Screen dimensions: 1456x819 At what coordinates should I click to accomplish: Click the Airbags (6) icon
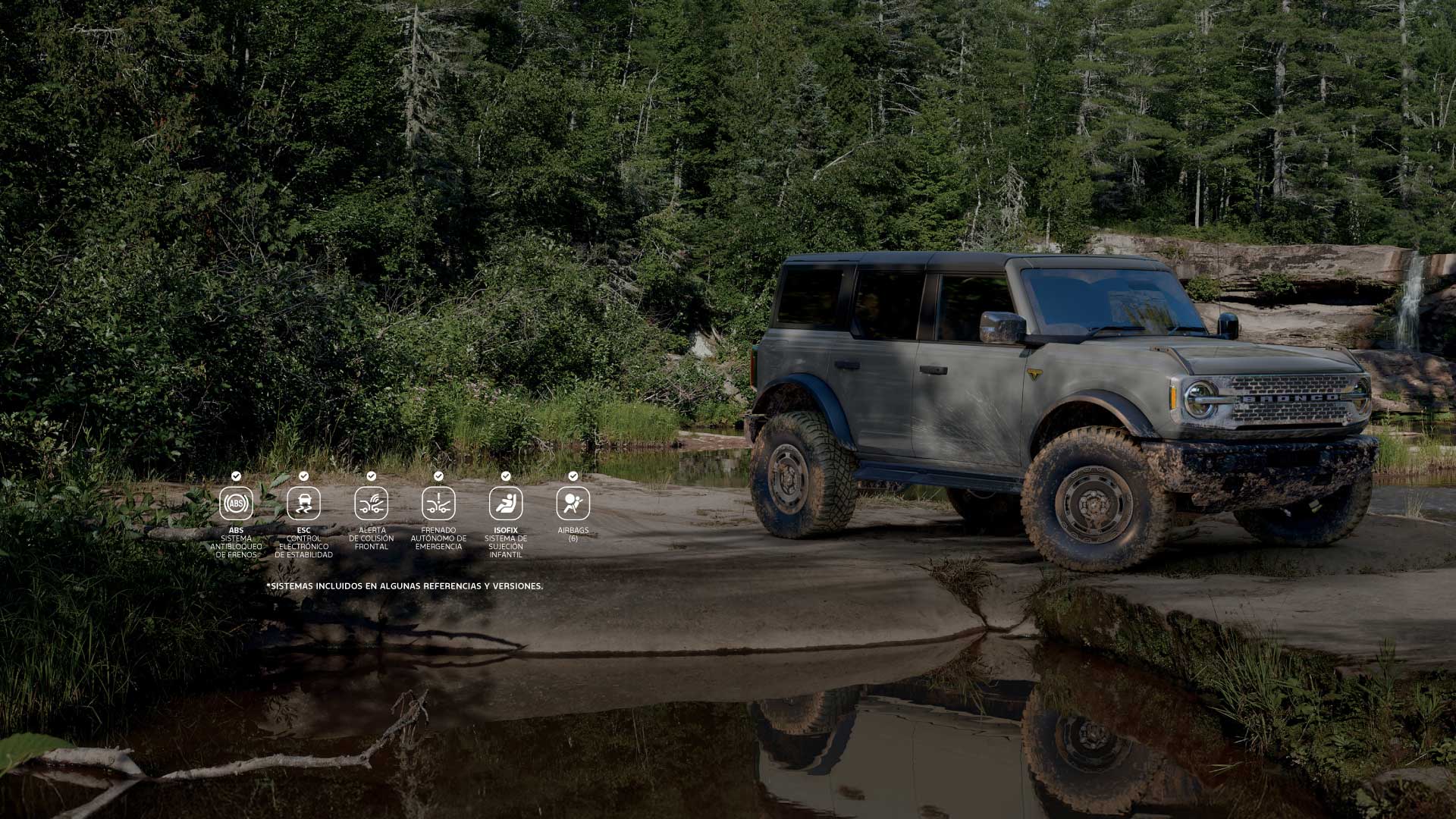point(573,504)
